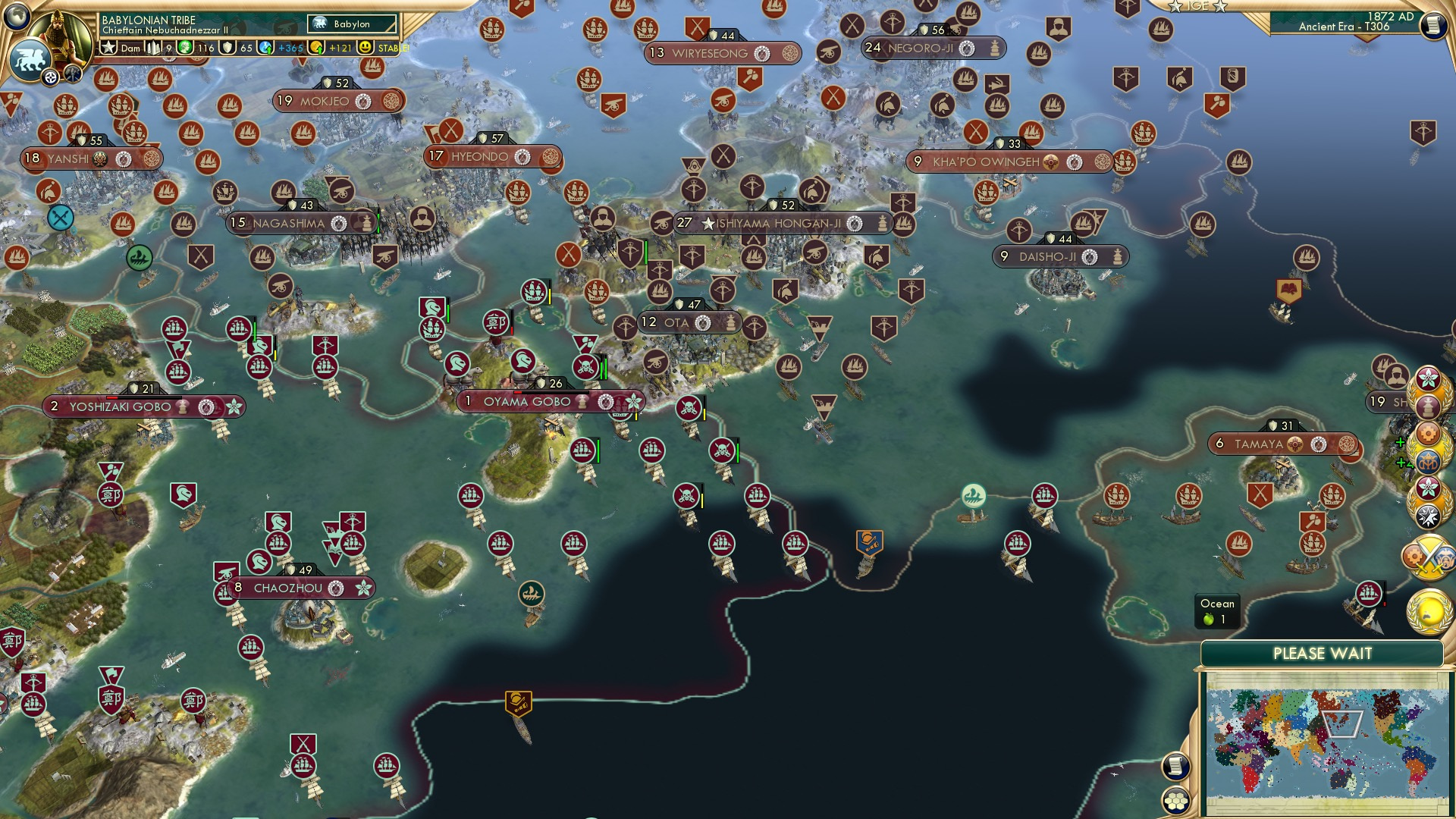Open the blue social policies wheel icon

[x=1429, y=461]
